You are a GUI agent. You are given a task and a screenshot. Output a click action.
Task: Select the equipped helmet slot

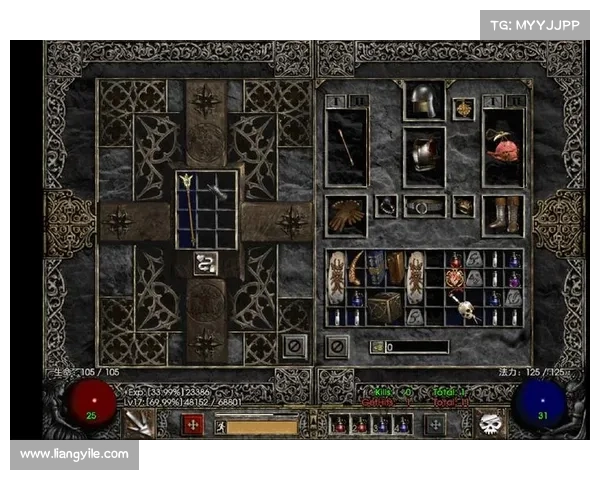424,101
